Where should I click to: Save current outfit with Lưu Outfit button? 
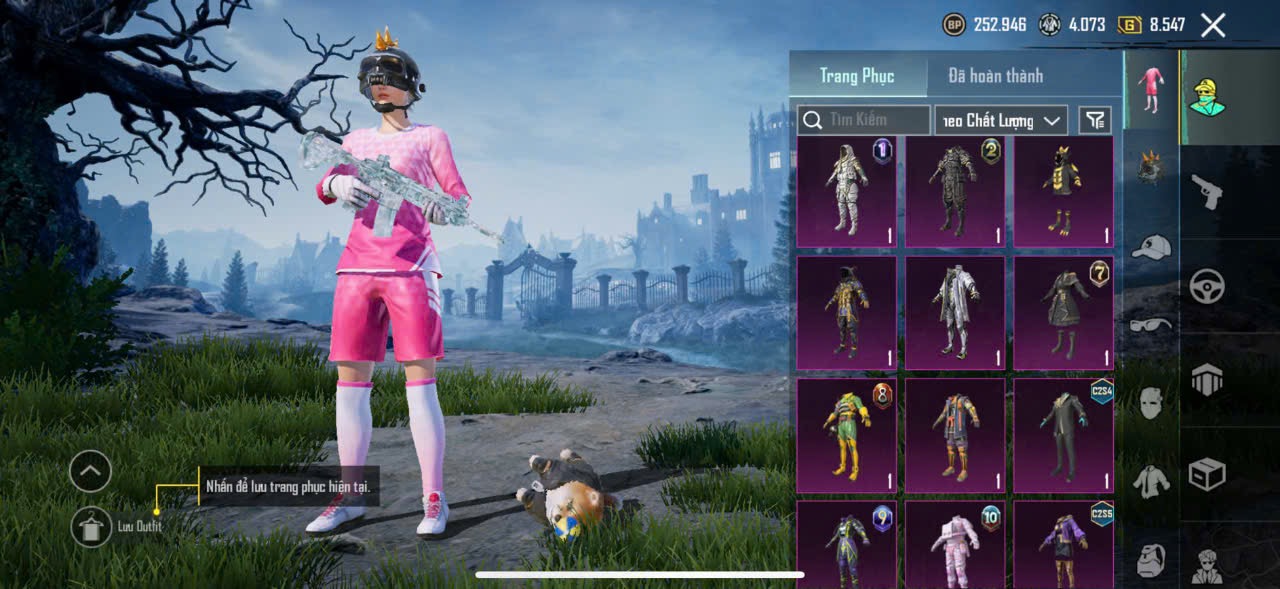click(91, 526)
